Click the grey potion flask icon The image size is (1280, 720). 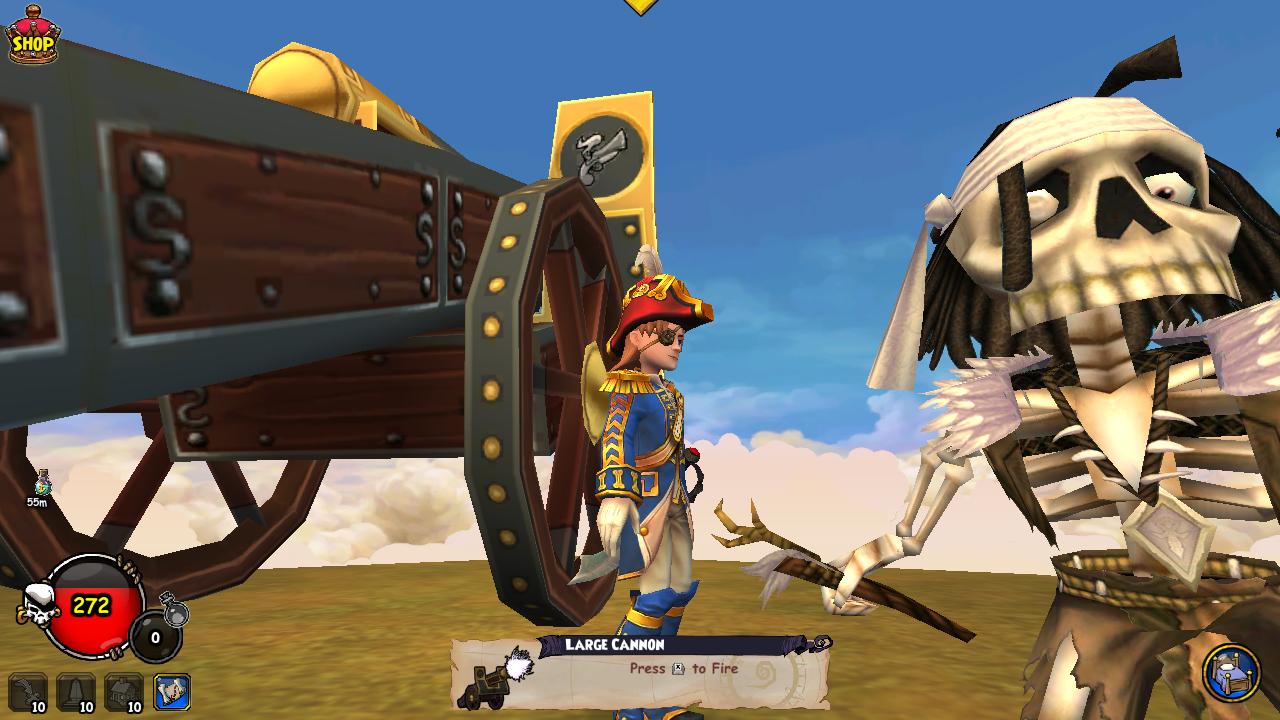174,608
